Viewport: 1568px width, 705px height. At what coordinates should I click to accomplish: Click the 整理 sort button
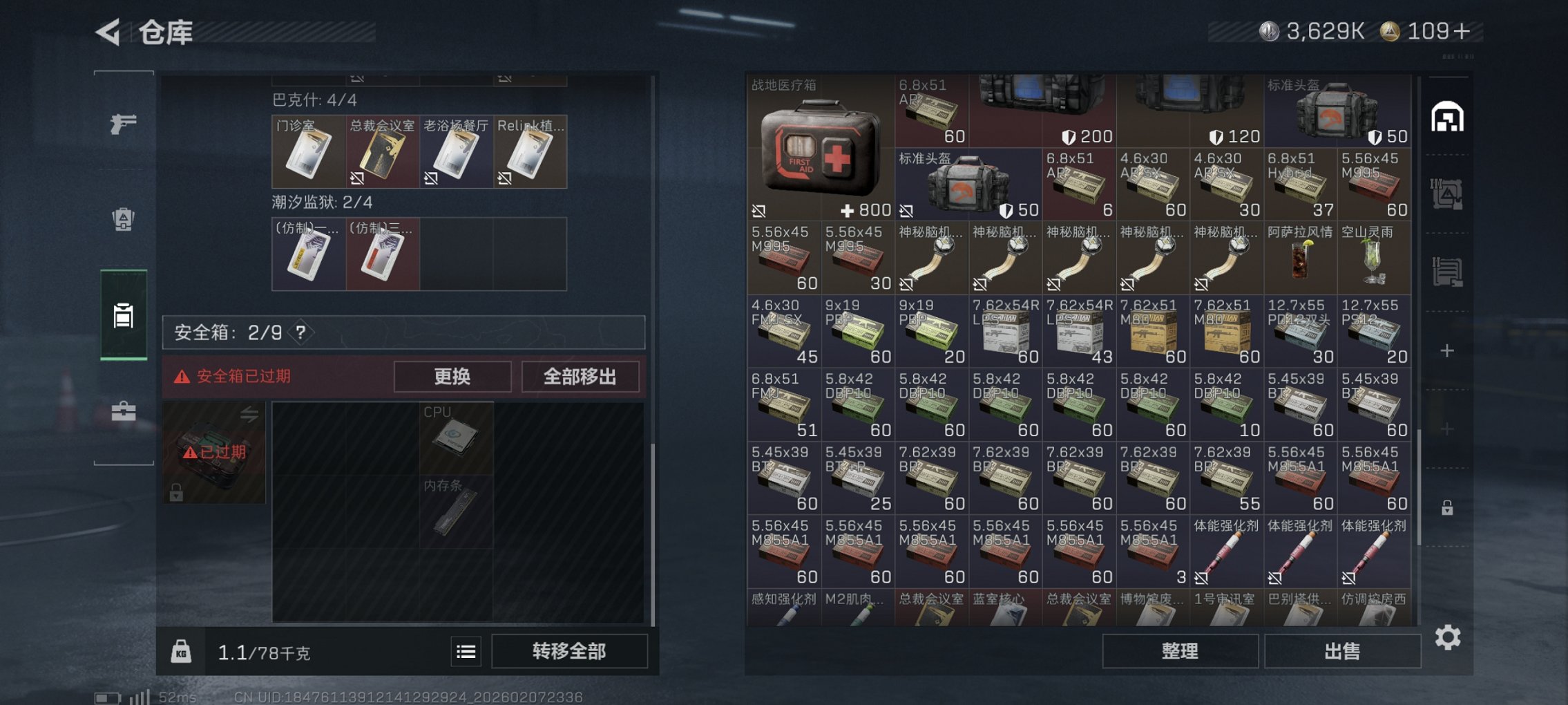[x=1181, y=650]
